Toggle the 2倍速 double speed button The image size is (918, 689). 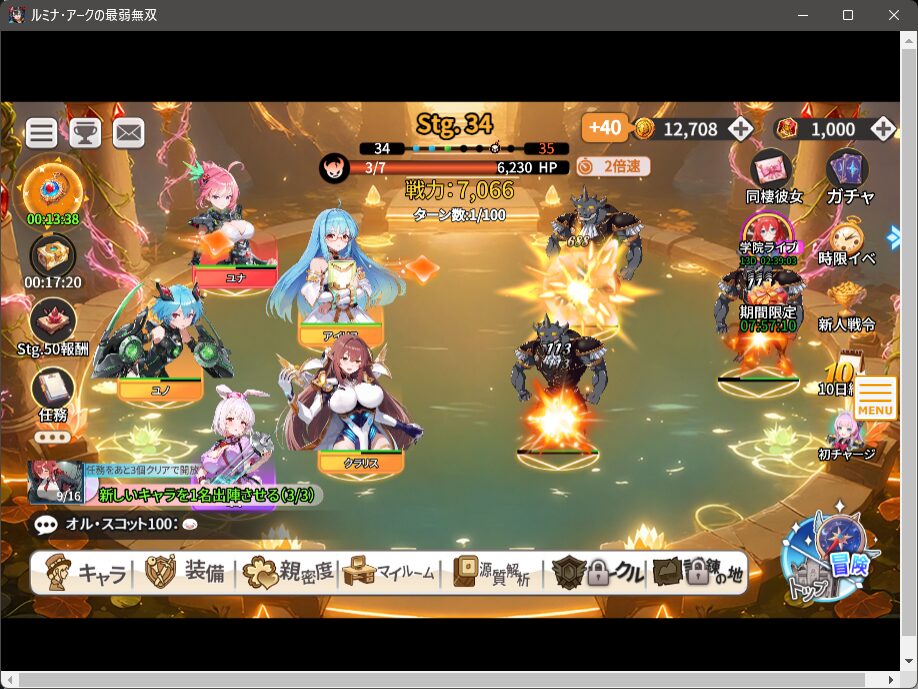coord(613,167)
